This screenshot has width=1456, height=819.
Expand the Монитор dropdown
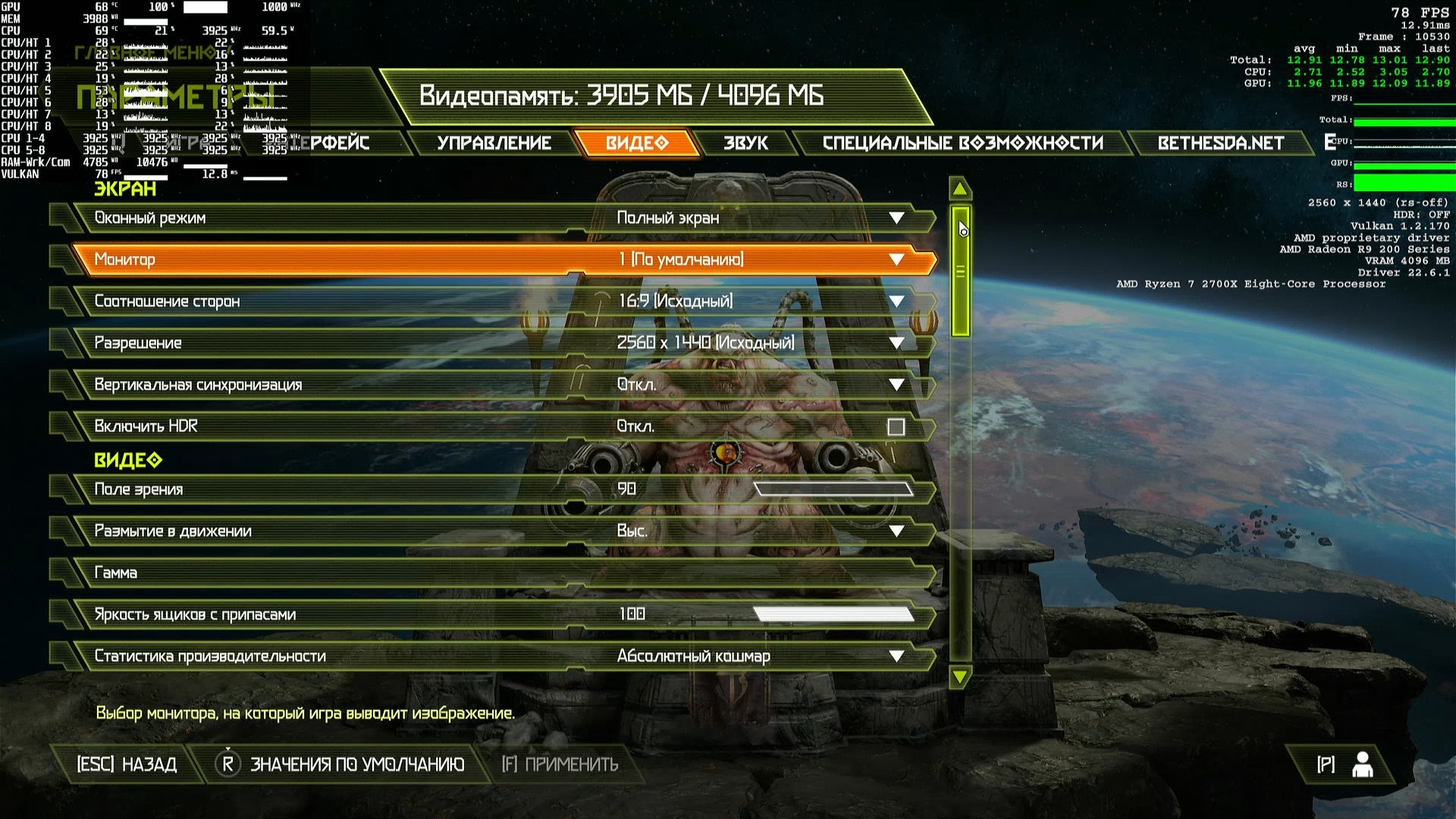tap(896, 259)
